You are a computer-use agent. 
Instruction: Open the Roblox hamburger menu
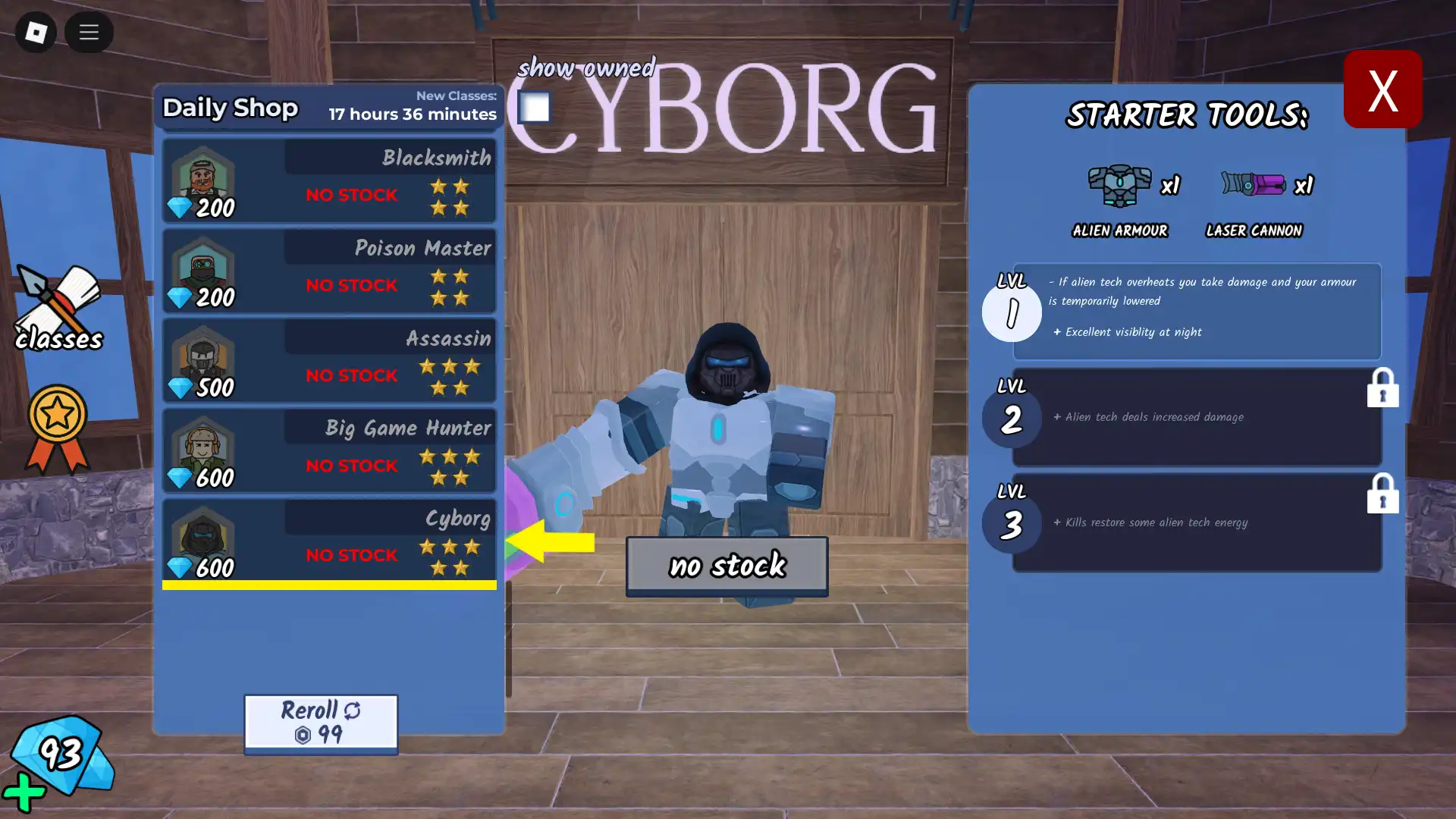pos(89,33)
